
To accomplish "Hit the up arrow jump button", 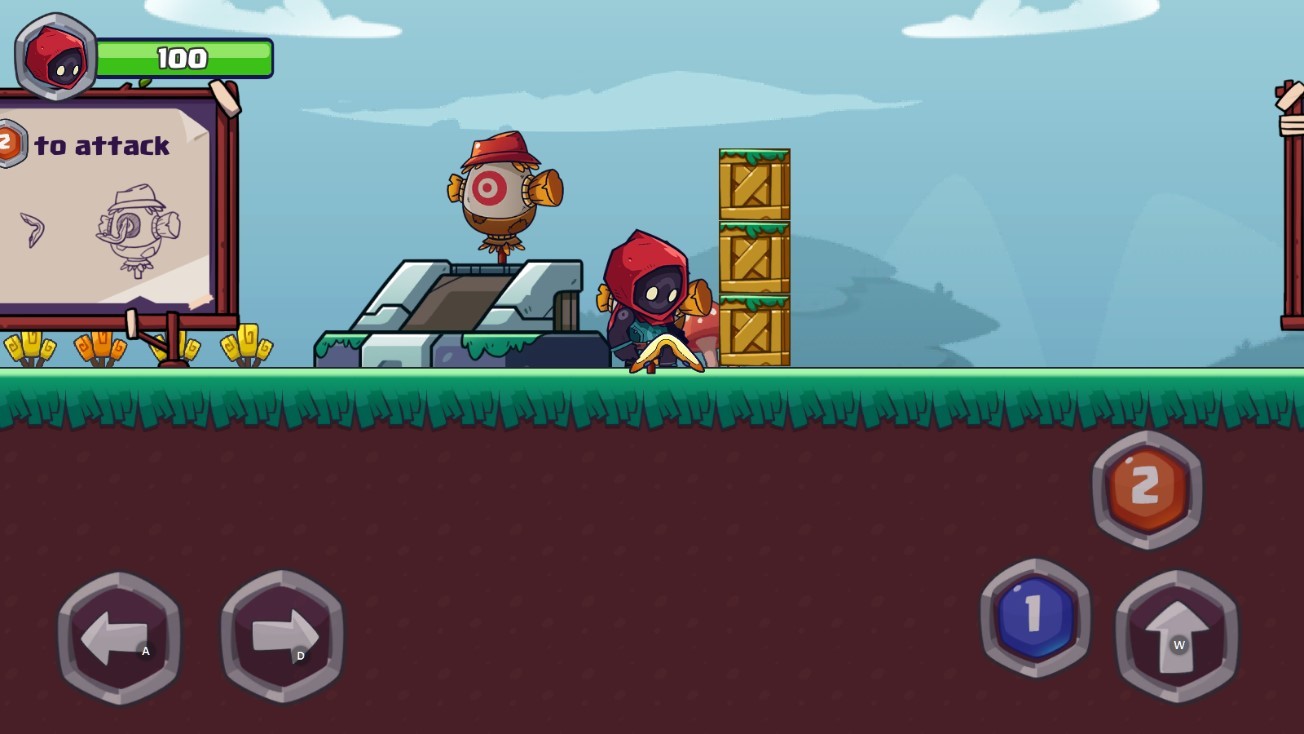I will tap(1176, 636).
